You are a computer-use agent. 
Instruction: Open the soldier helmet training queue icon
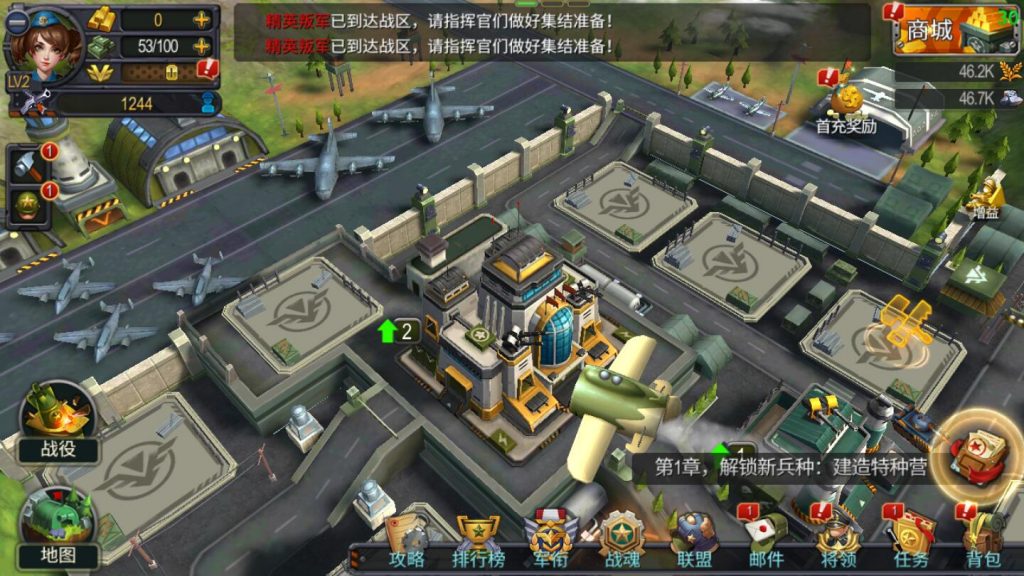(30, 205)
